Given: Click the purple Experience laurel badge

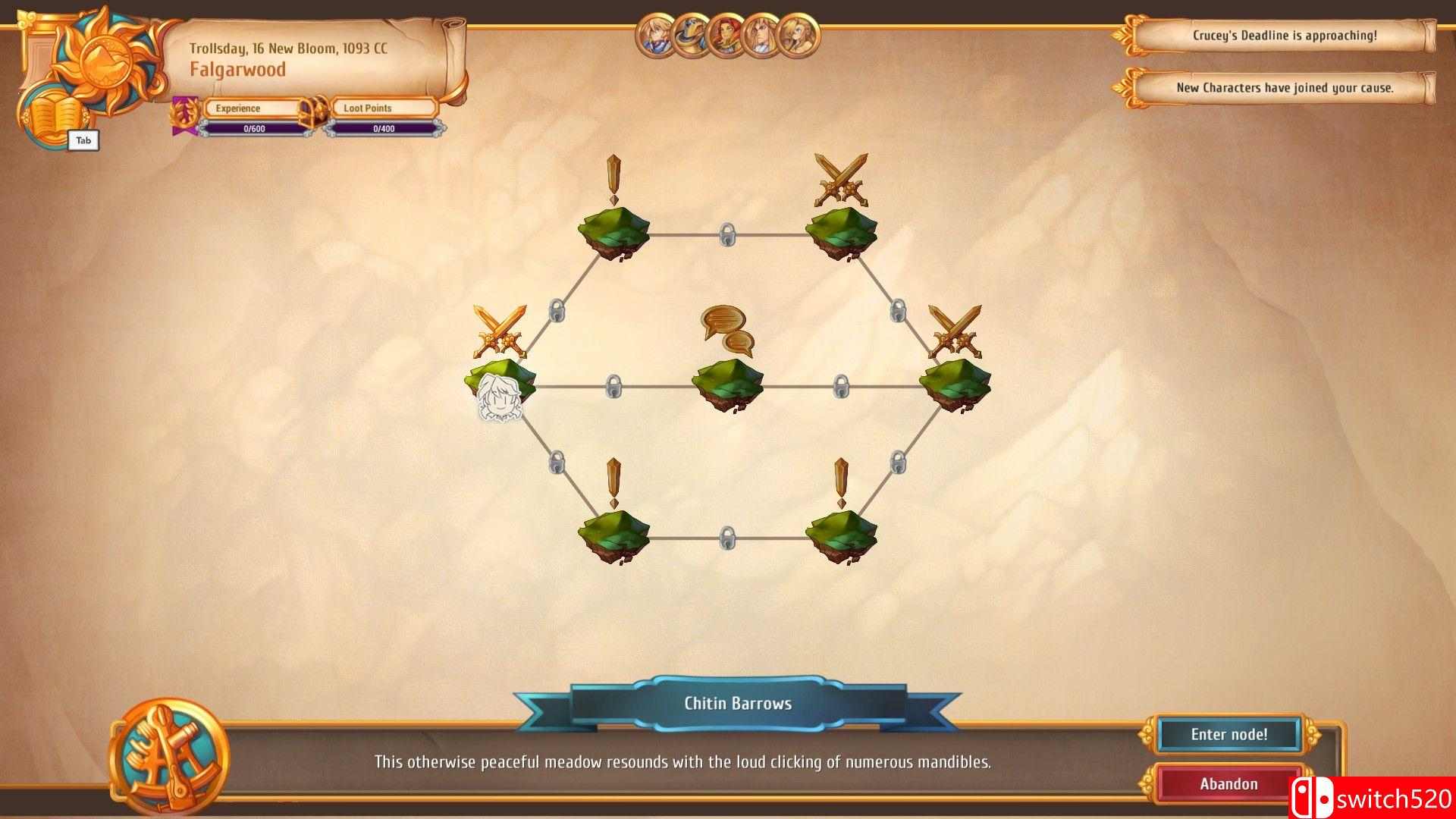Looking at the screenshot, I should pos(184,113).
